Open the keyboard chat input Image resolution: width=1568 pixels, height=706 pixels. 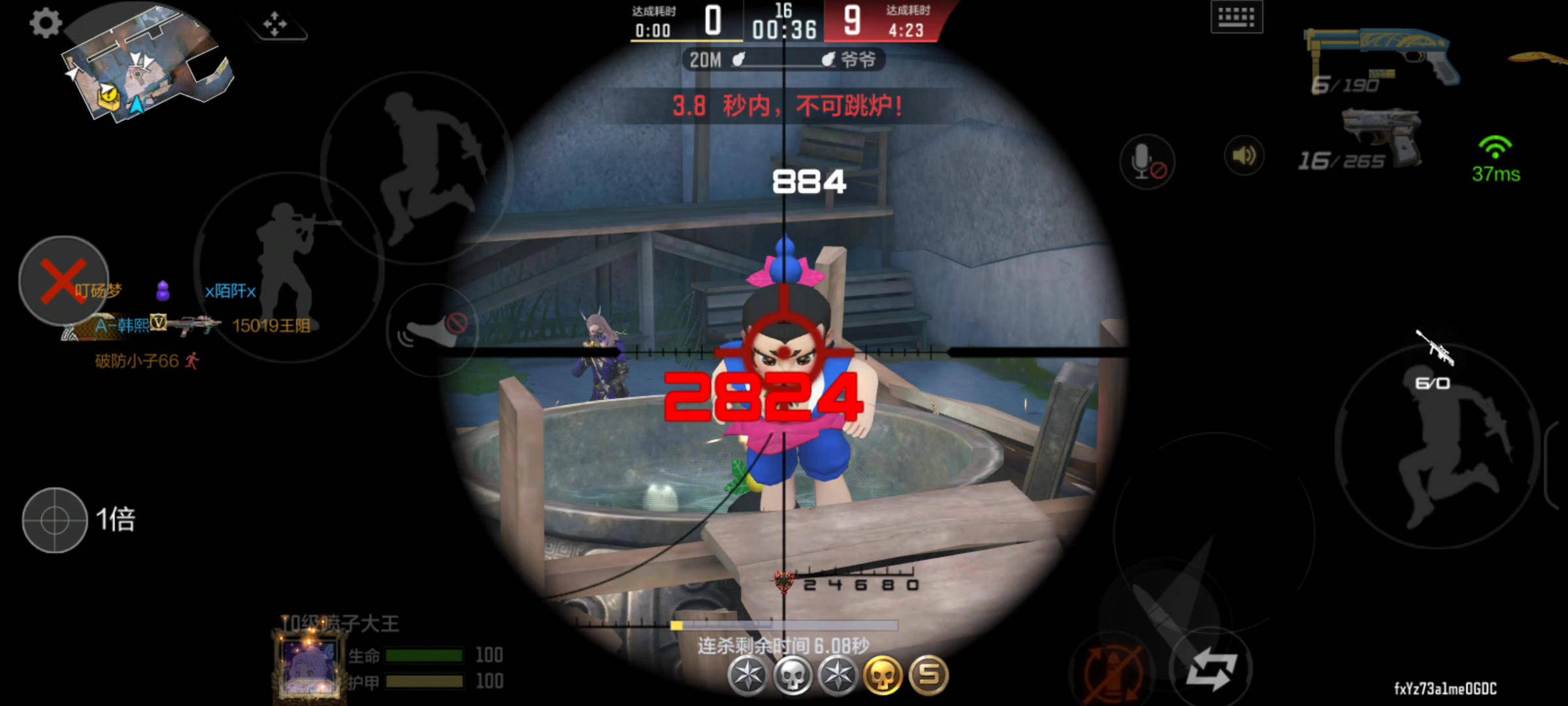coord(1236,17)
